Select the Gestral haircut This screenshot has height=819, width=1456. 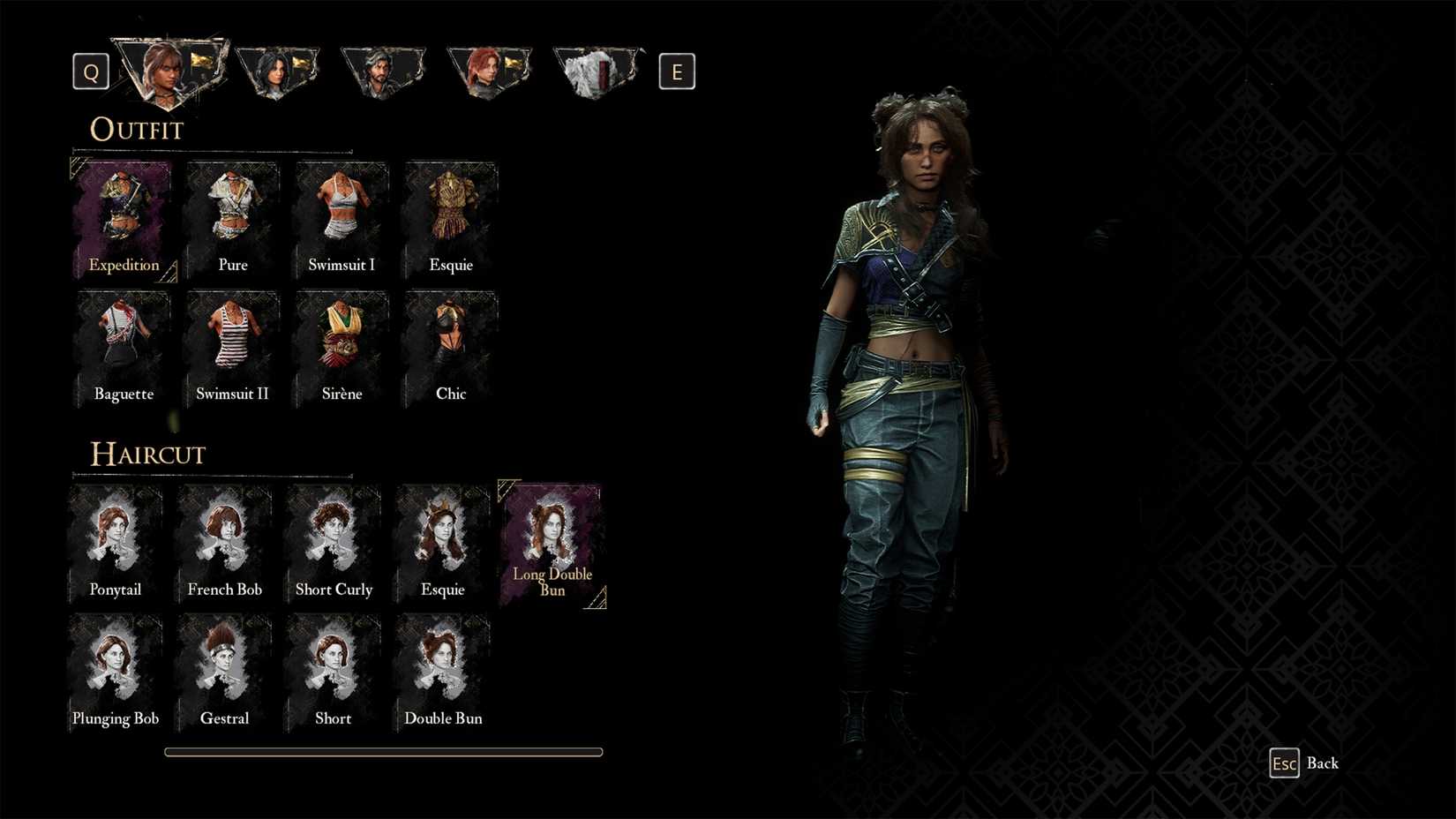[x=224, y=666]
